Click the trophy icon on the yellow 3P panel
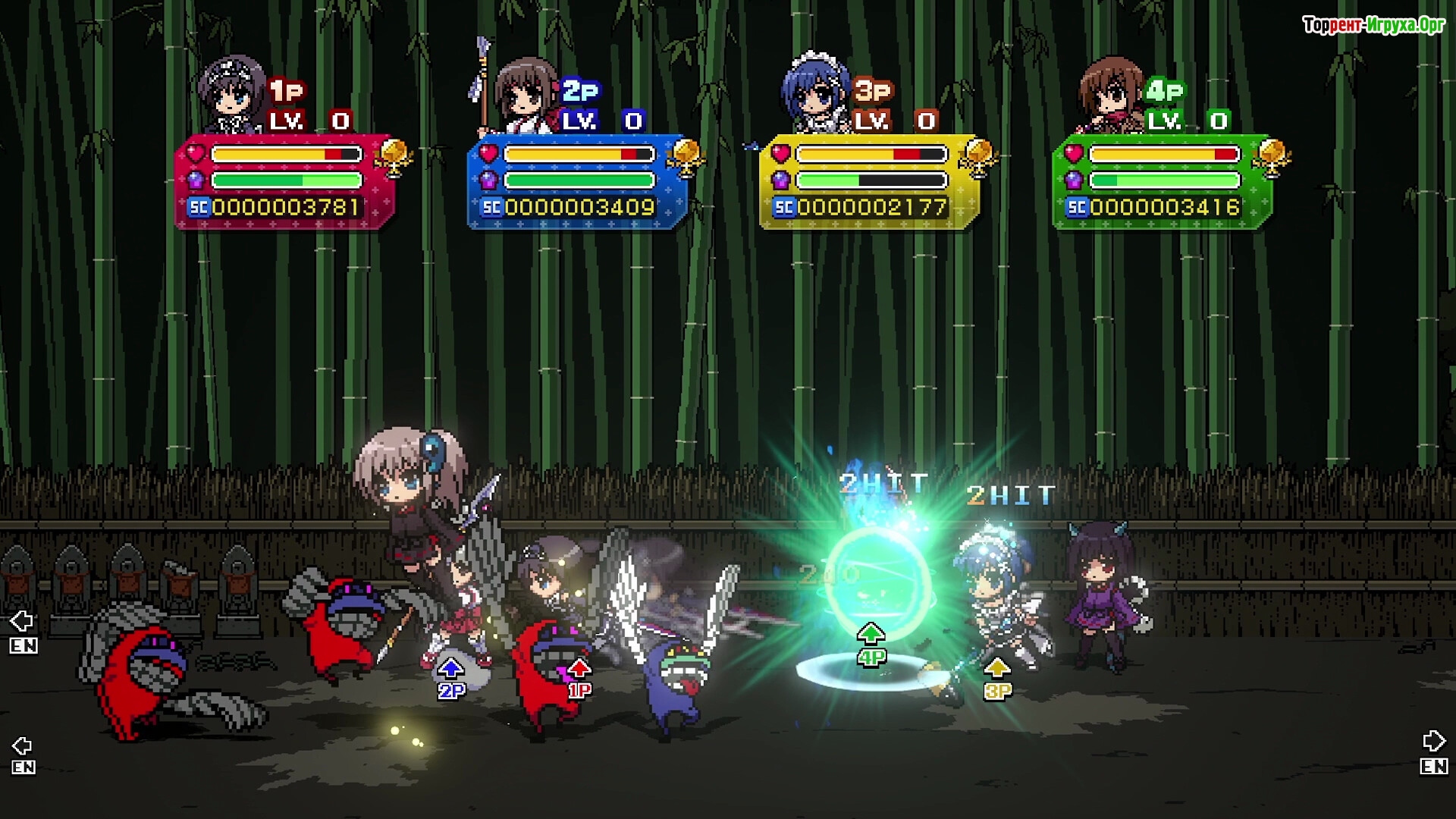This screenshot has width=1456, height=819. coord(978,156)
